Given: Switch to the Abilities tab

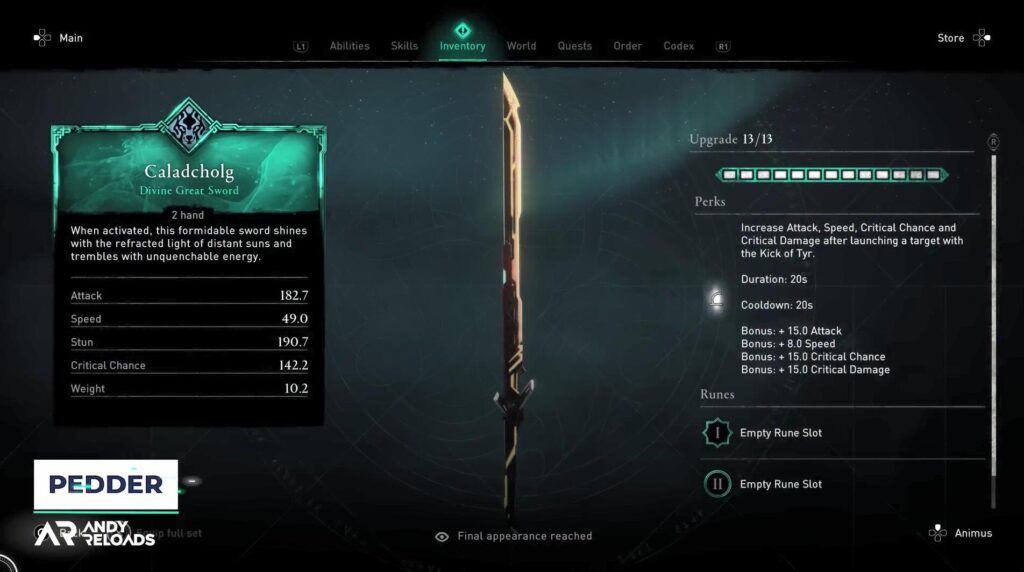Looking at the screenshot, I should click(x=349, y=46).
